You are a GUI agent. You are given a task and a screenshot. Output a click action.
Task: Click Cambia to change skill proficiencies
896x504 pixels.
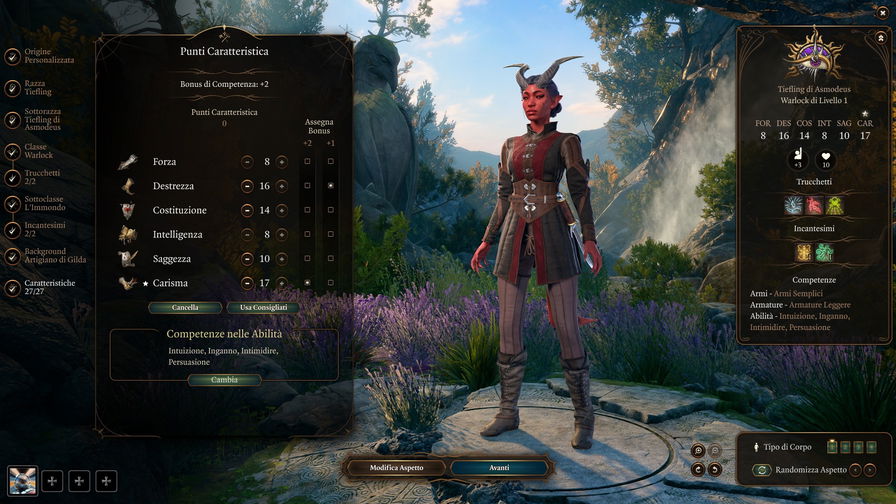click(x=224, y=380)
